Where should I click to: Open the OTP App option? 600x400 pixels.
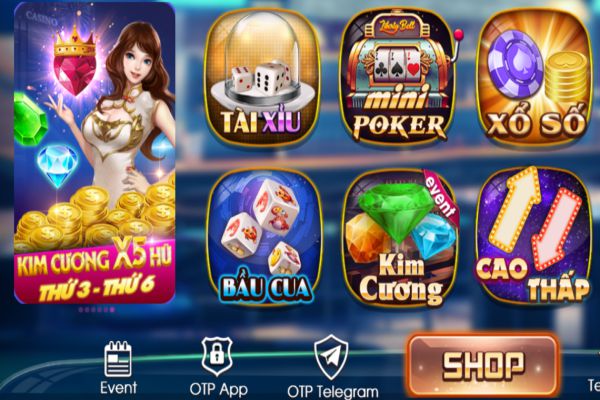(x=217, y=367)
